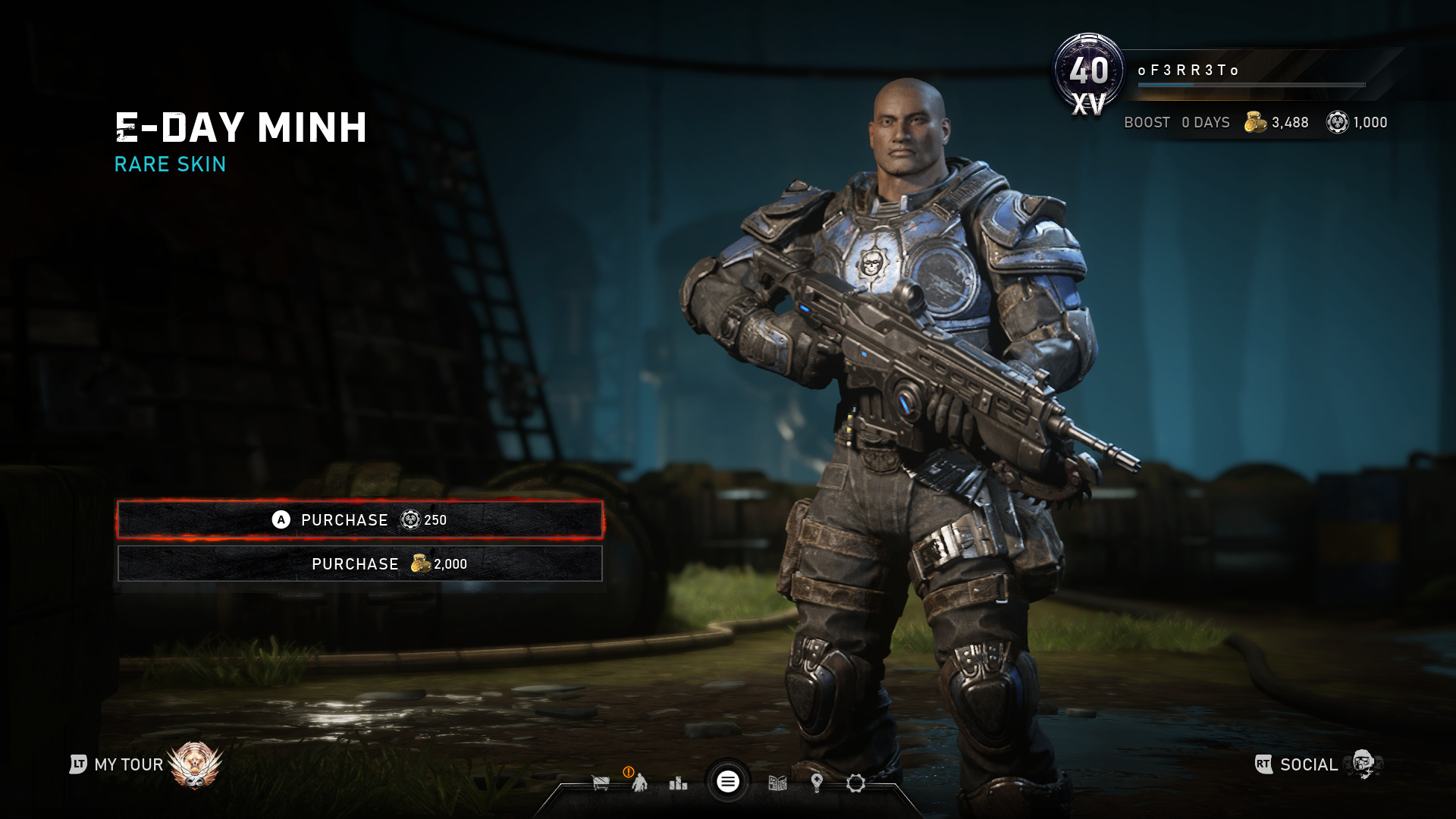Purchase E-Day Minh for 250 iron

[x=359, y=519]
